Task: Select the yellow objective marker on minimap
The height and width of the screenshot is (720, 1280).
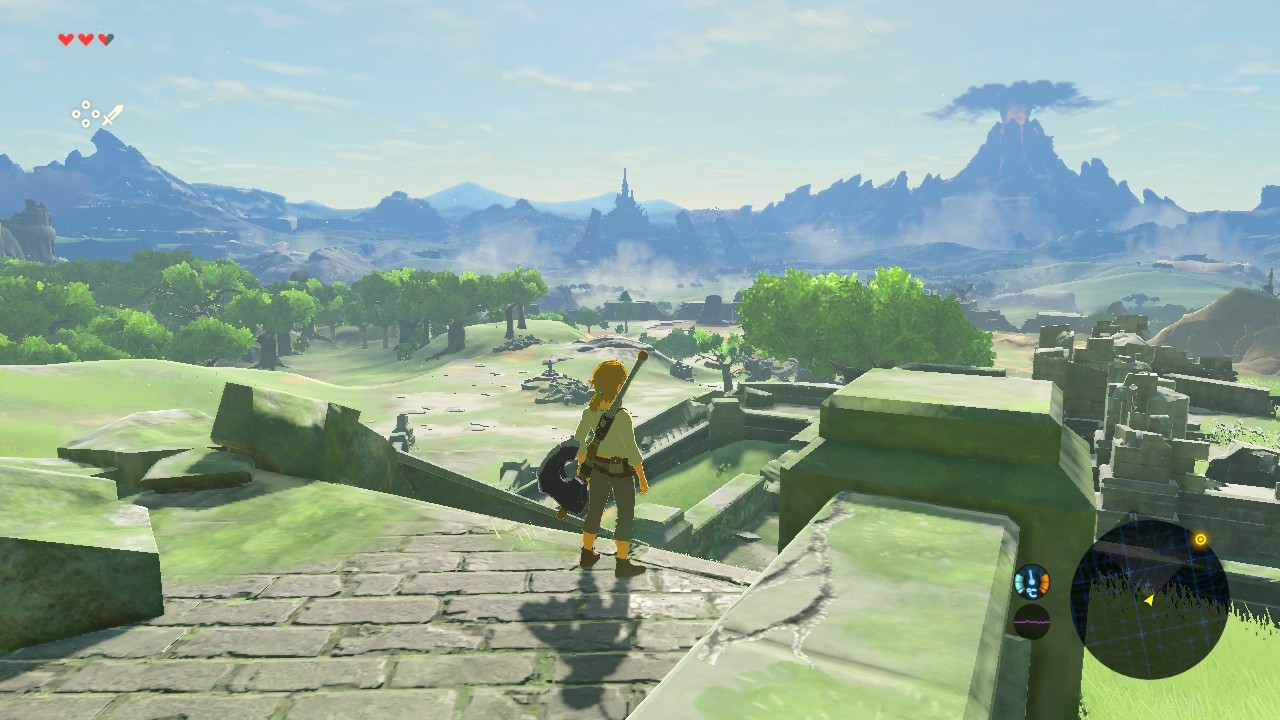Action: point(1200,540)
